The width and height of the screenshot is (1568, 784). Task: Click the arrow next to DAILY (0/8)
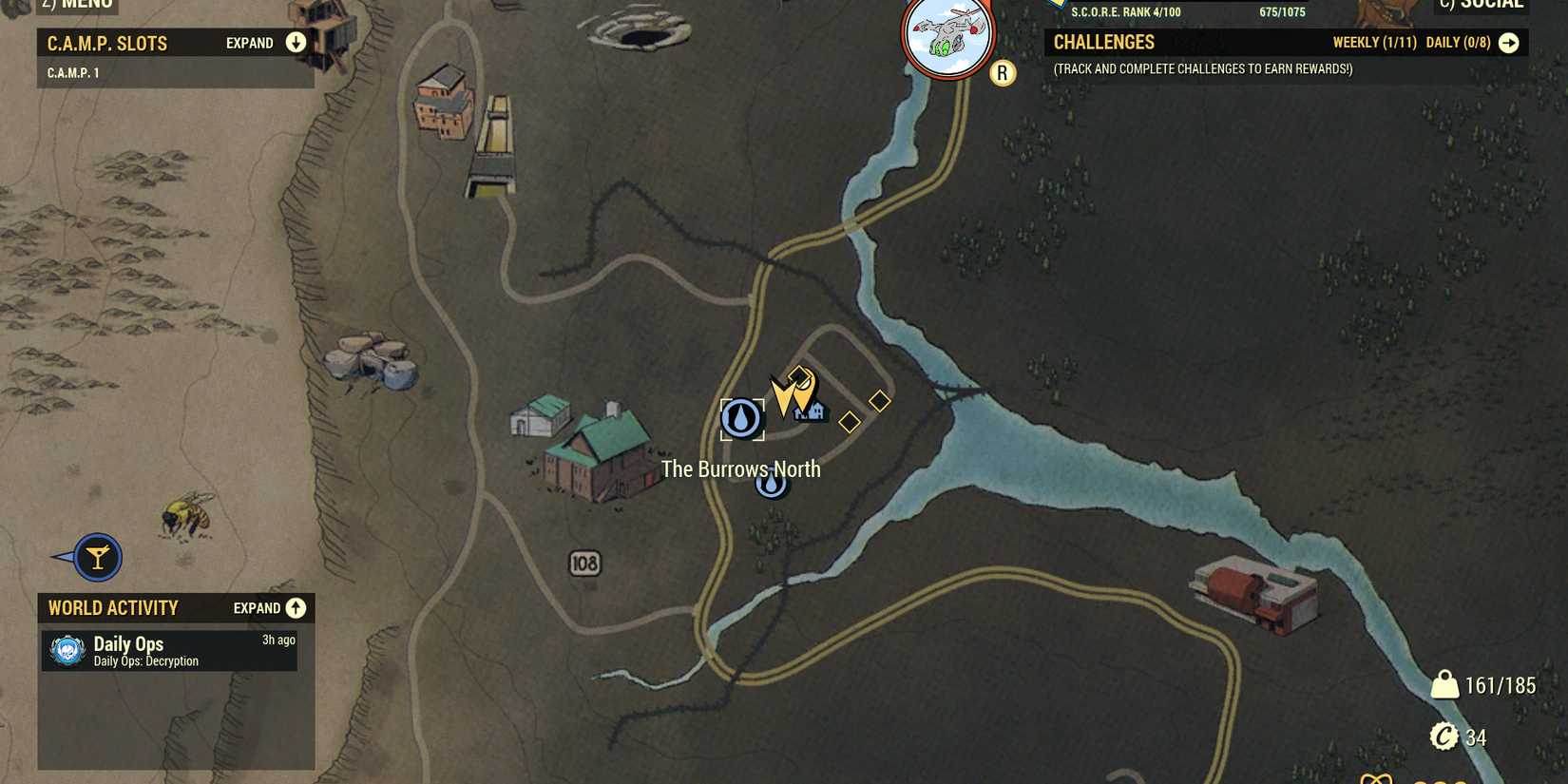(1511, 42)
